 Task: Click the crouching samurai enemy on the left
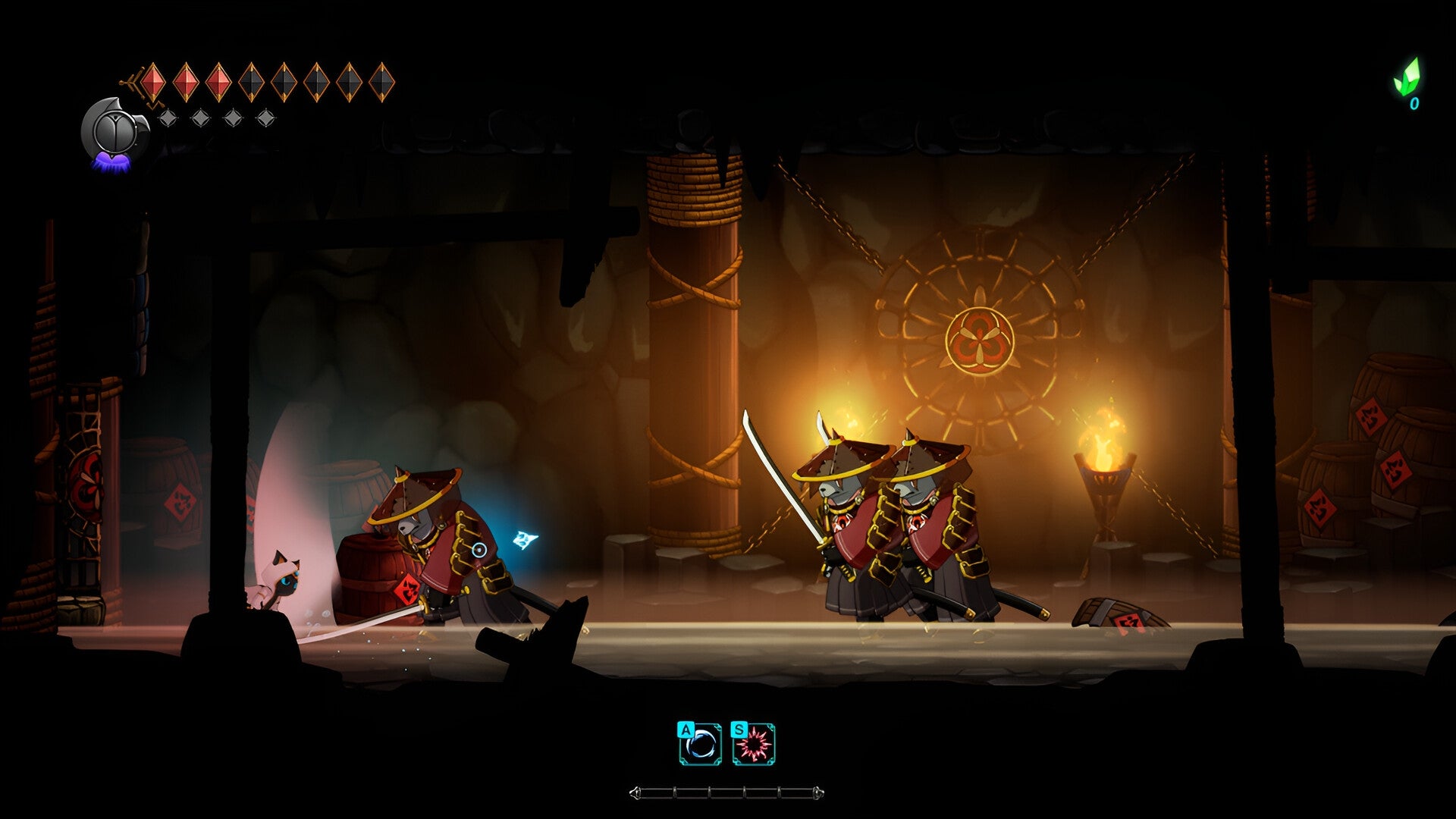coord(432,538)
